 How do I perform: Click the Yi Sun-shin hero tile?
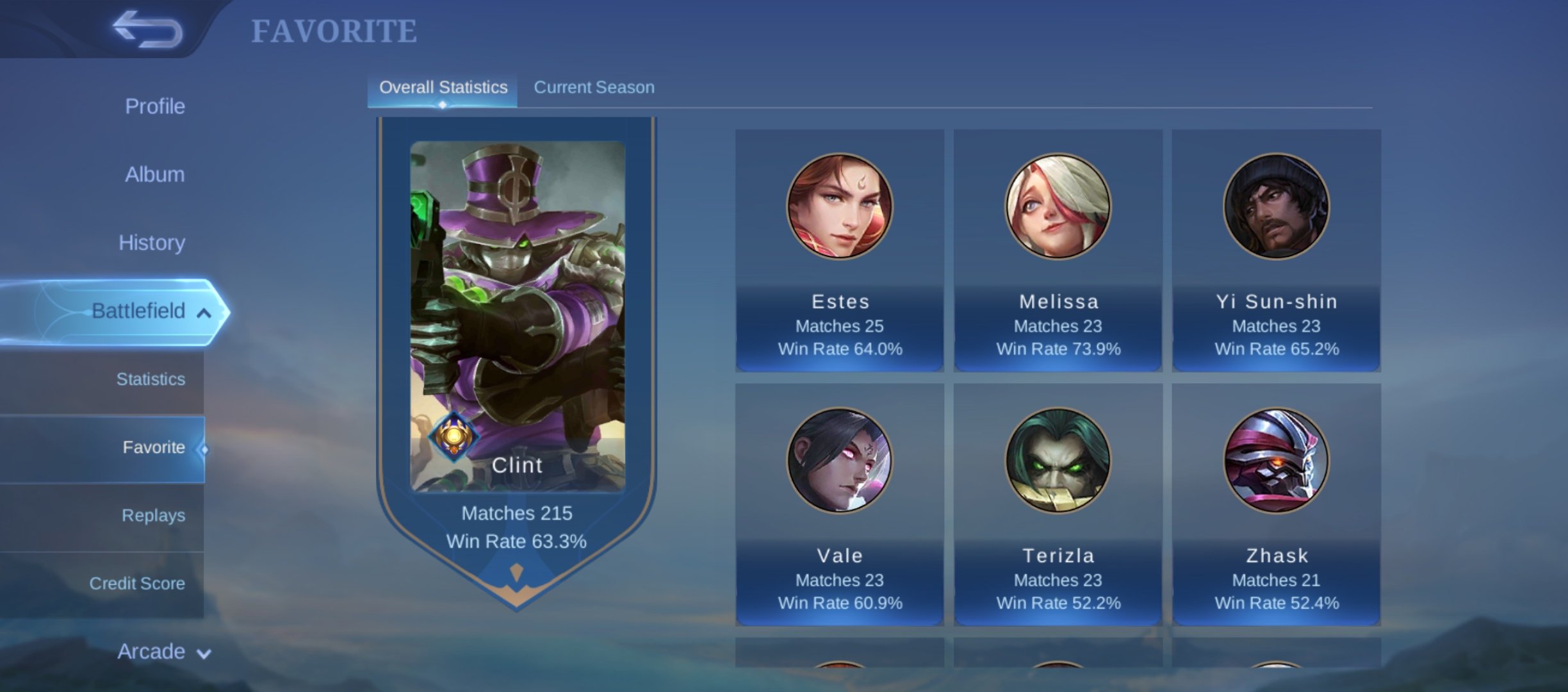(x=1276, y=250)
